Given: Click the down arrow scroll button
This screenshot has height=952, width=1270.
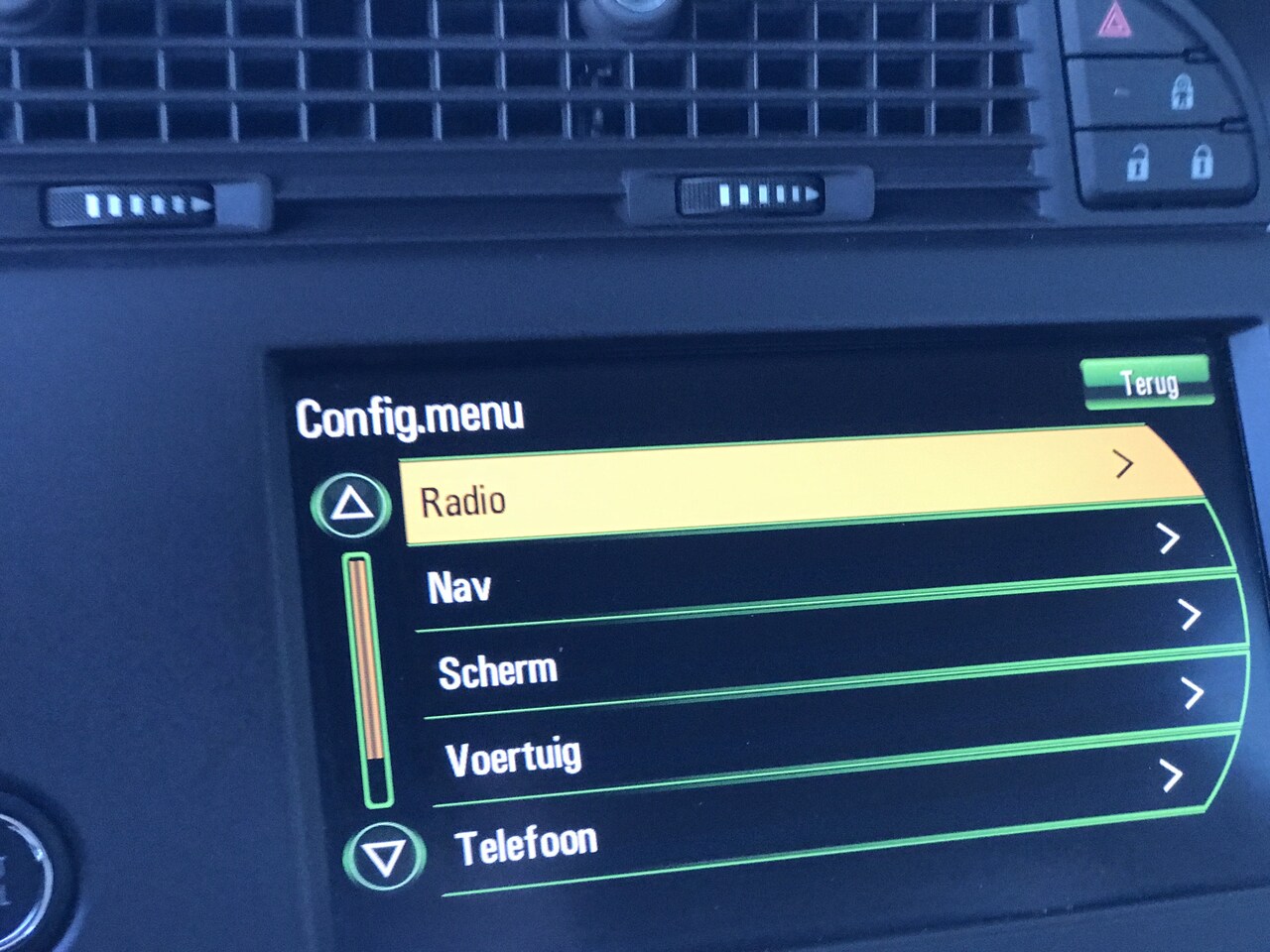Looking at the screenshot, I should [x=384, y=857].
